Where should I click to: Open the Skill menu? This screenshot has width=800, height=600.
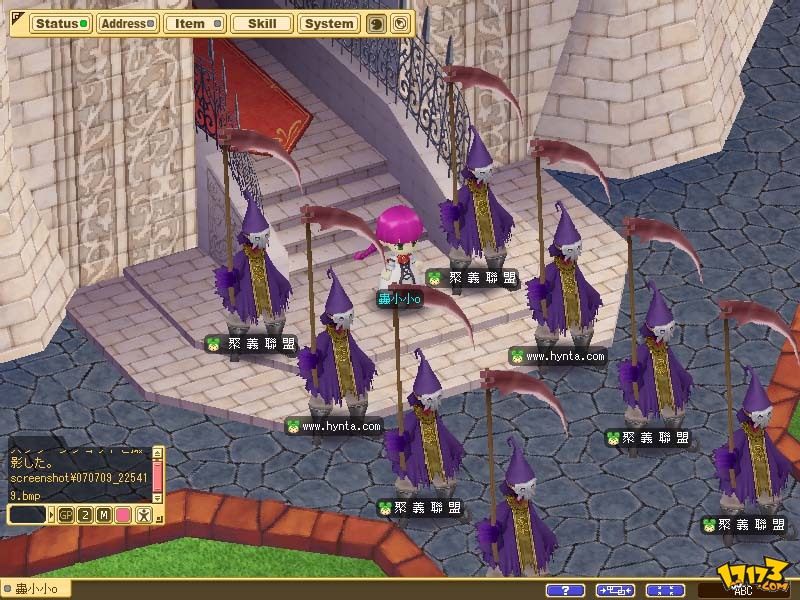click(x=261, y=23)
